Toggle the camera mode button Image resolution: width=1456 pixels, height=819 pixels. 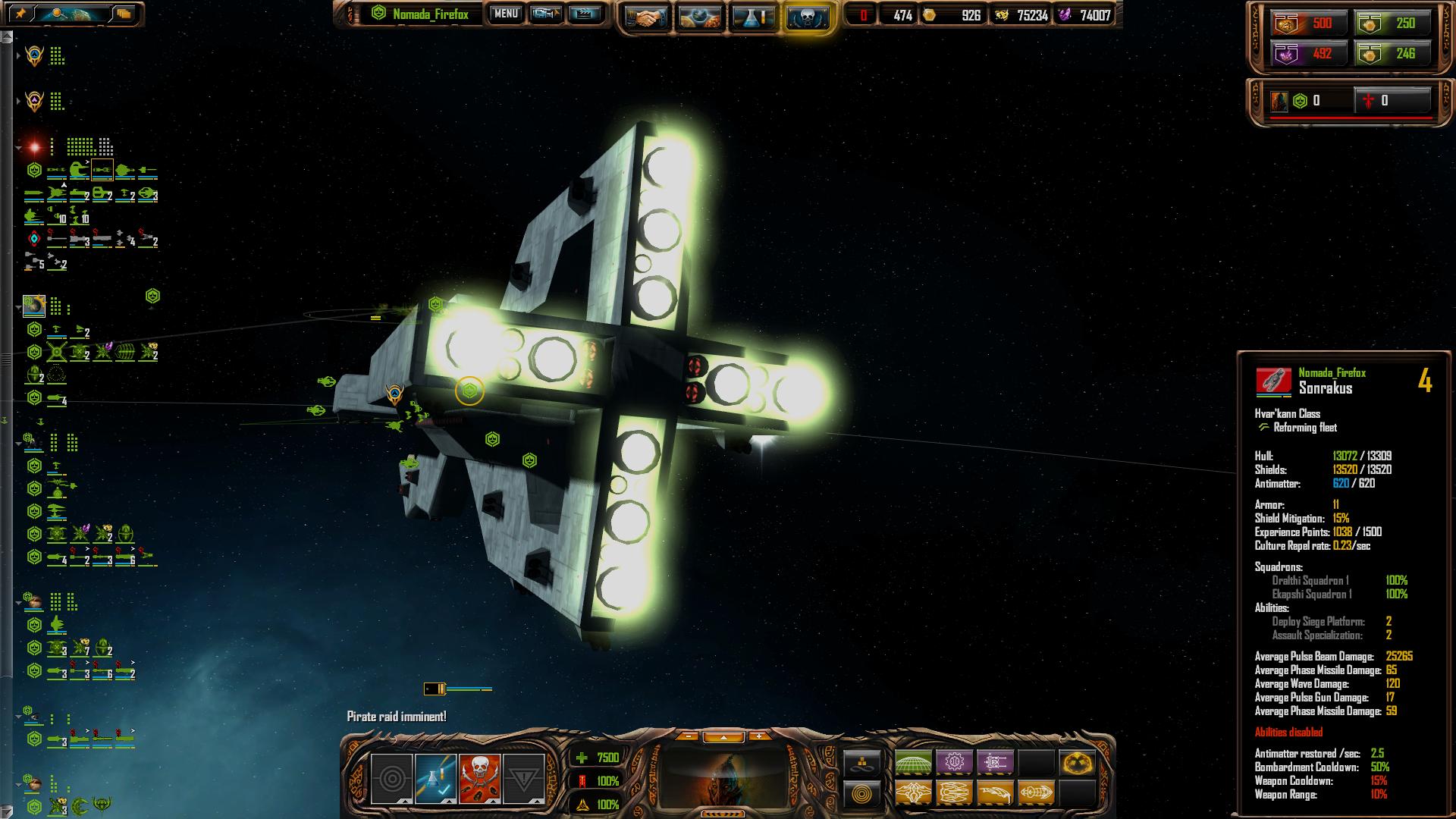tap(545, 14)
